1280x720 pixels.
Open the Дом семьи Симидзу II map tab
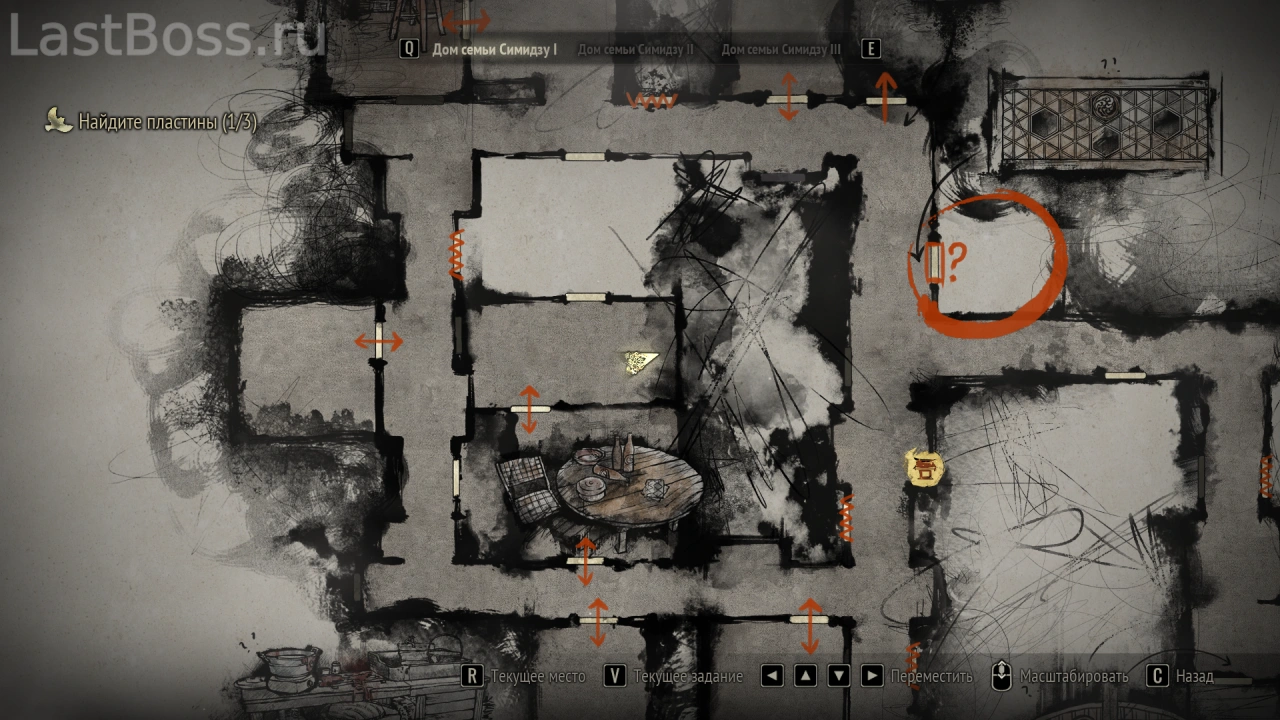click(635, 49)
